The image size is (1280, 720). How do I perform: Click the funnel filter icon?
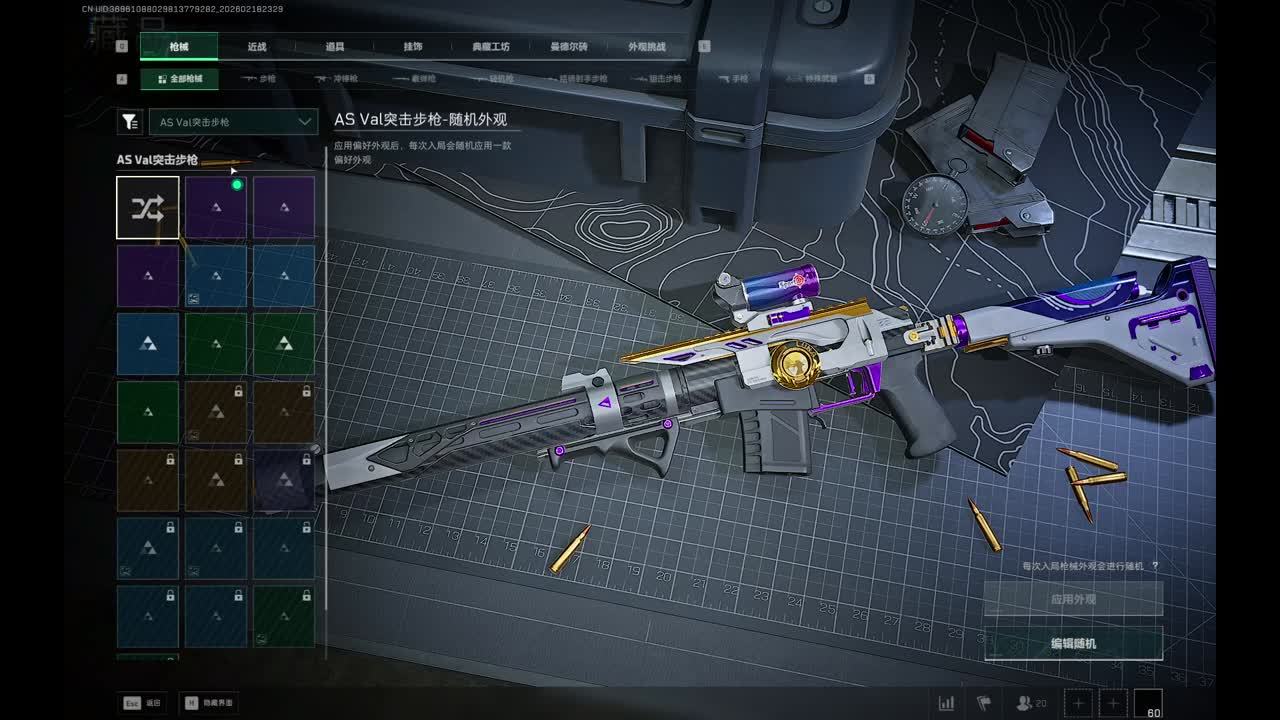click(130, 122)
